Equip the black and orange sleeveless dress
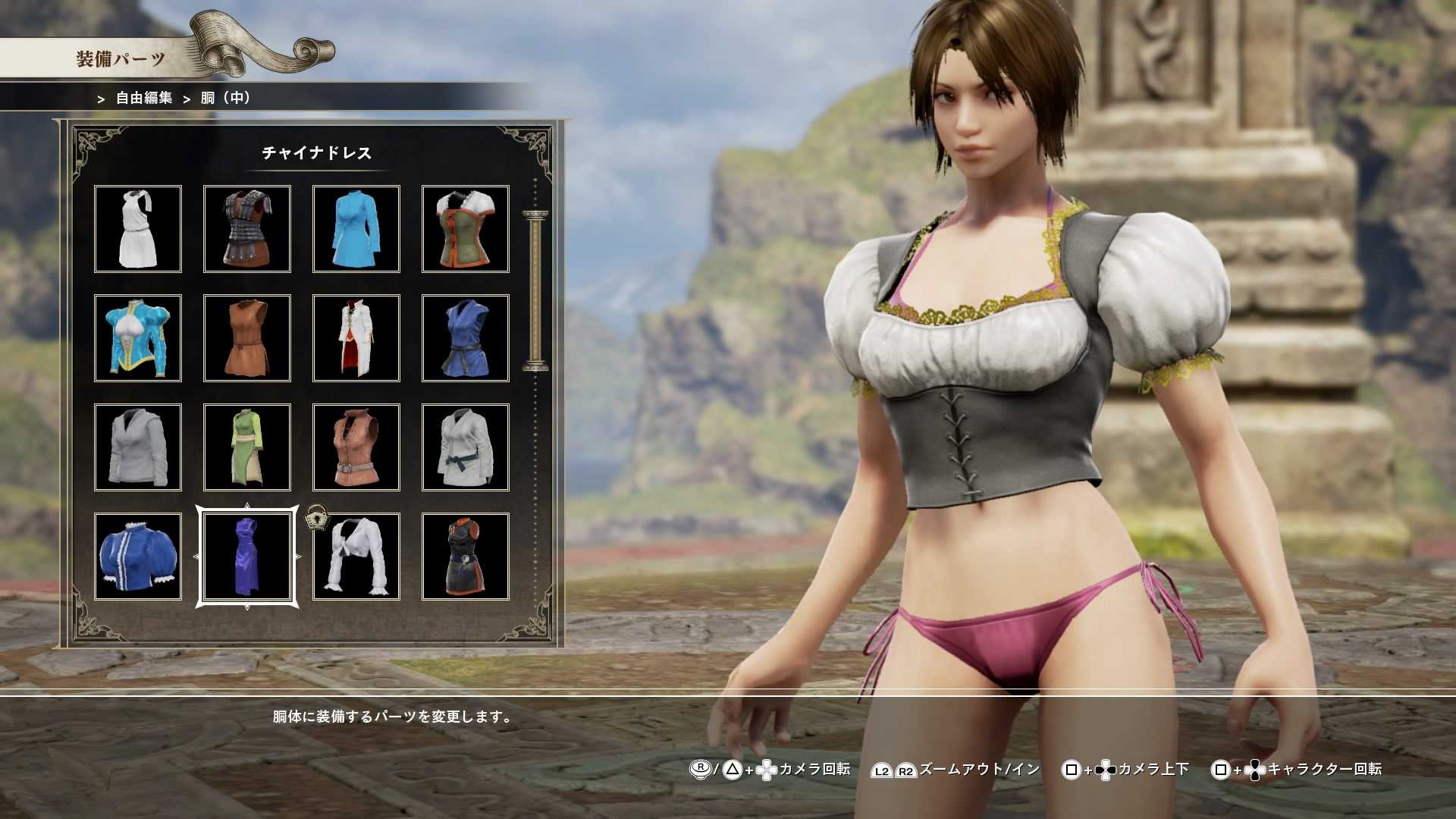Viewport: 1456px width, 819px height. click(466, 556)
